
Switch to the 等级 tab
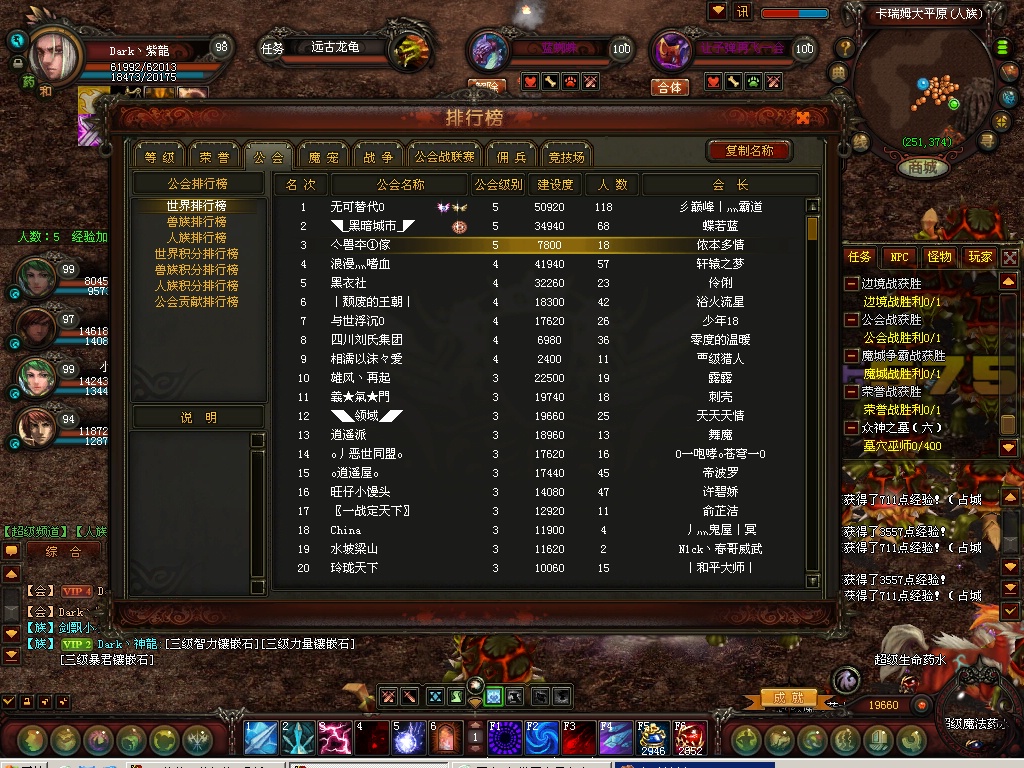[x=159, y=157]
